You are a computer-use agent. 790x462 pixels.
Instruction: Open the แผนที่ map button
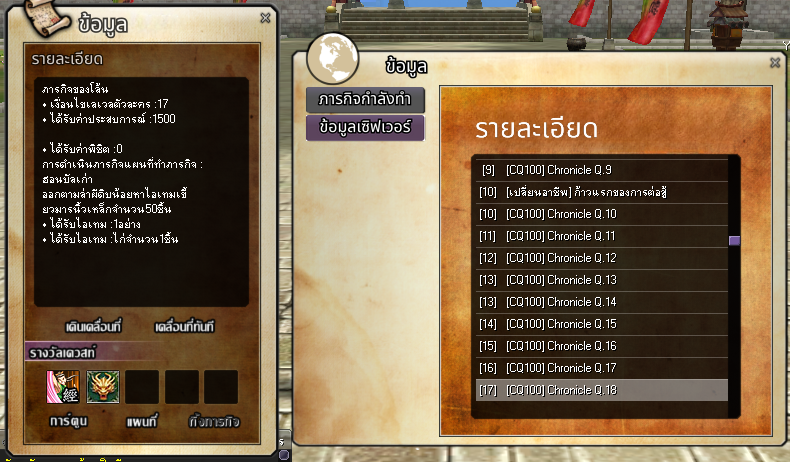(x=144, y=421)
